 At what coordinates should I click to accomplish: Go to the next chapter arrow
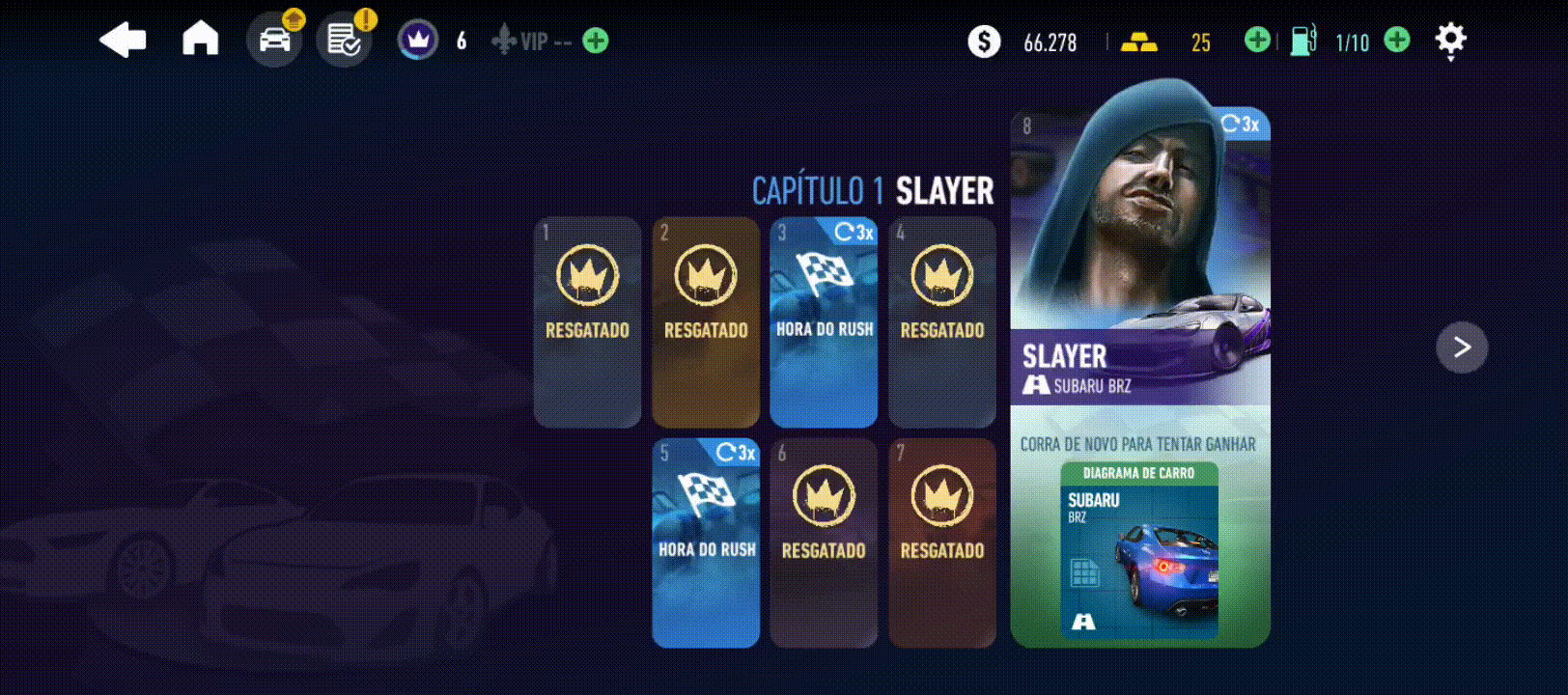[1462, 347]
